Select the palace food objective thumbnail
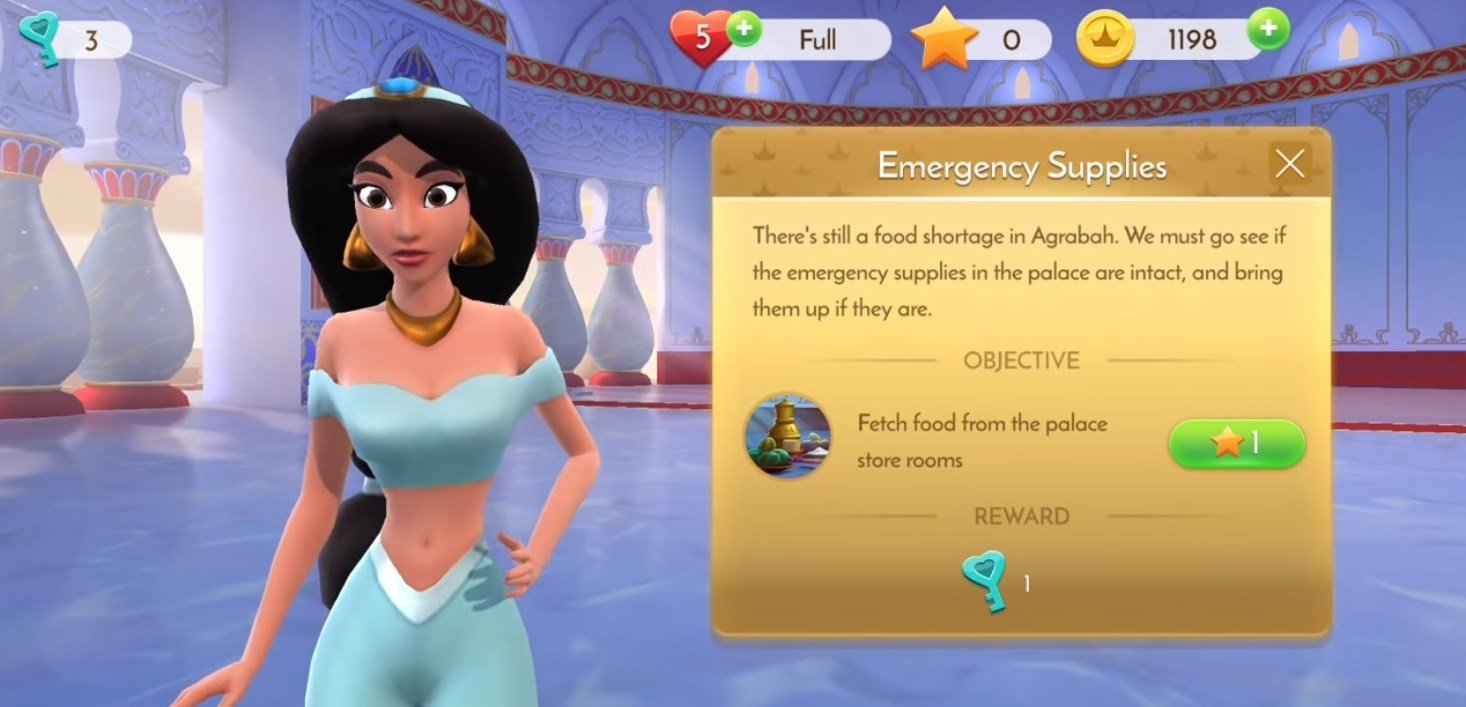Viewport: 1466px width, 707px height. (787, 436)
